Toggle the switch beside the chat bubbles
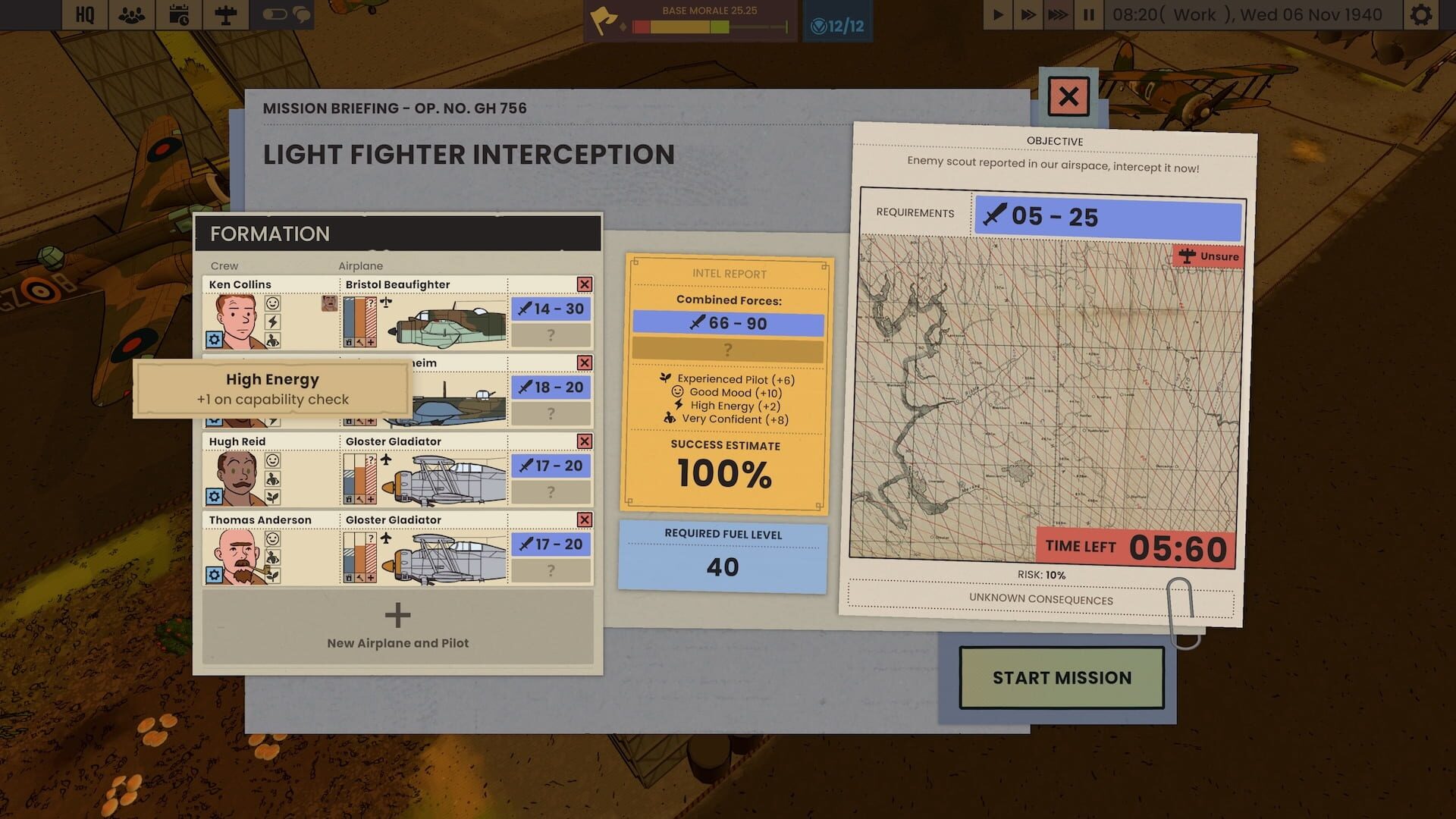1456x819 pixels. coord(275,14)
